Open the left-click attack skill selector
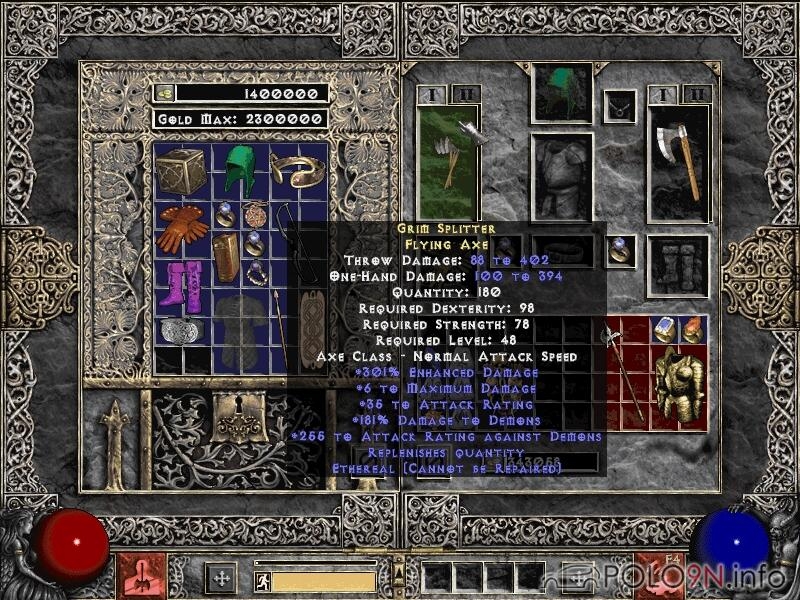 [137, 577]
